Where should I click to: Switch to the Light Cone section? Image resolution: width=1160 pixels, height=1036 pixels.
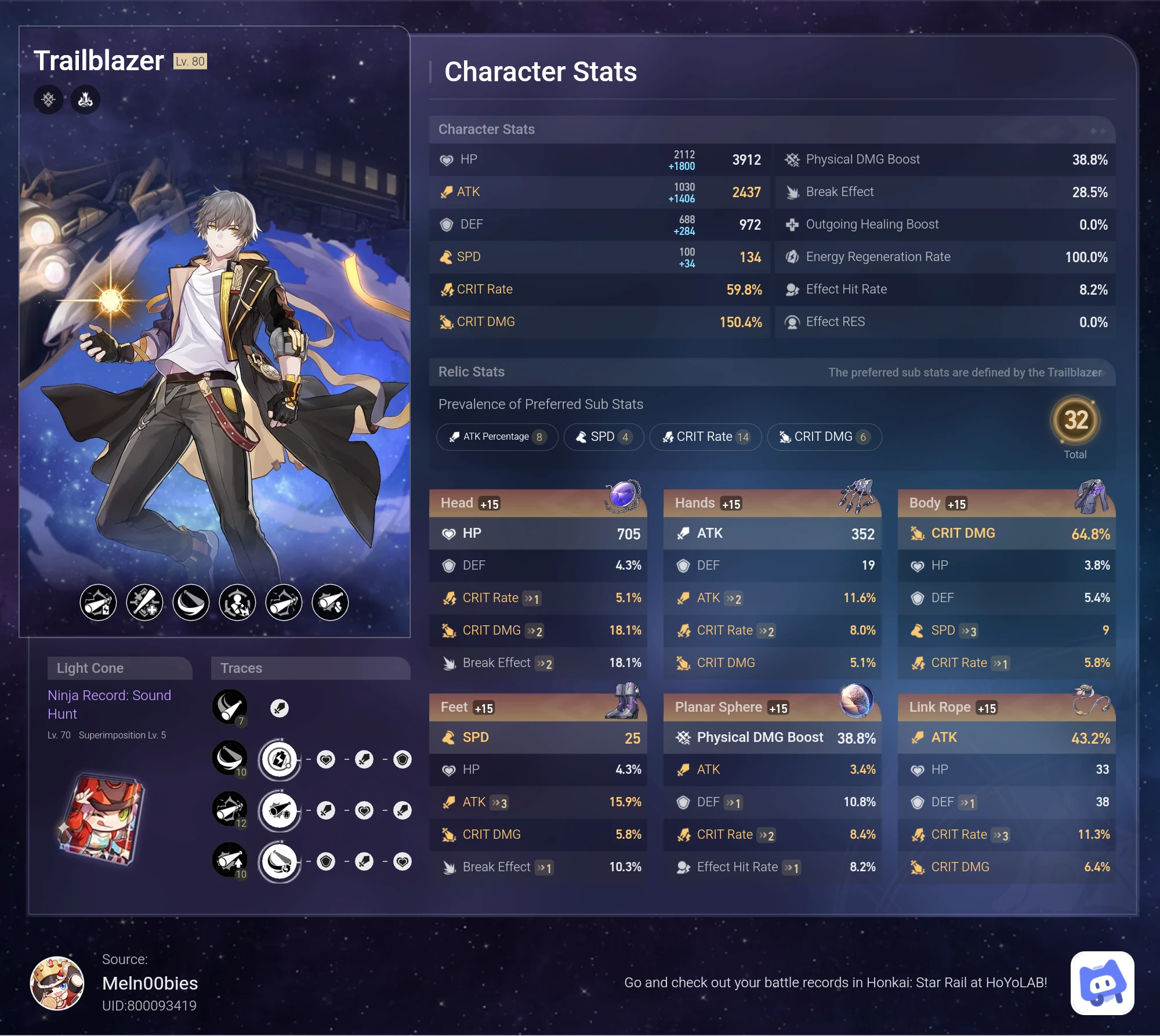click(119, 668)
